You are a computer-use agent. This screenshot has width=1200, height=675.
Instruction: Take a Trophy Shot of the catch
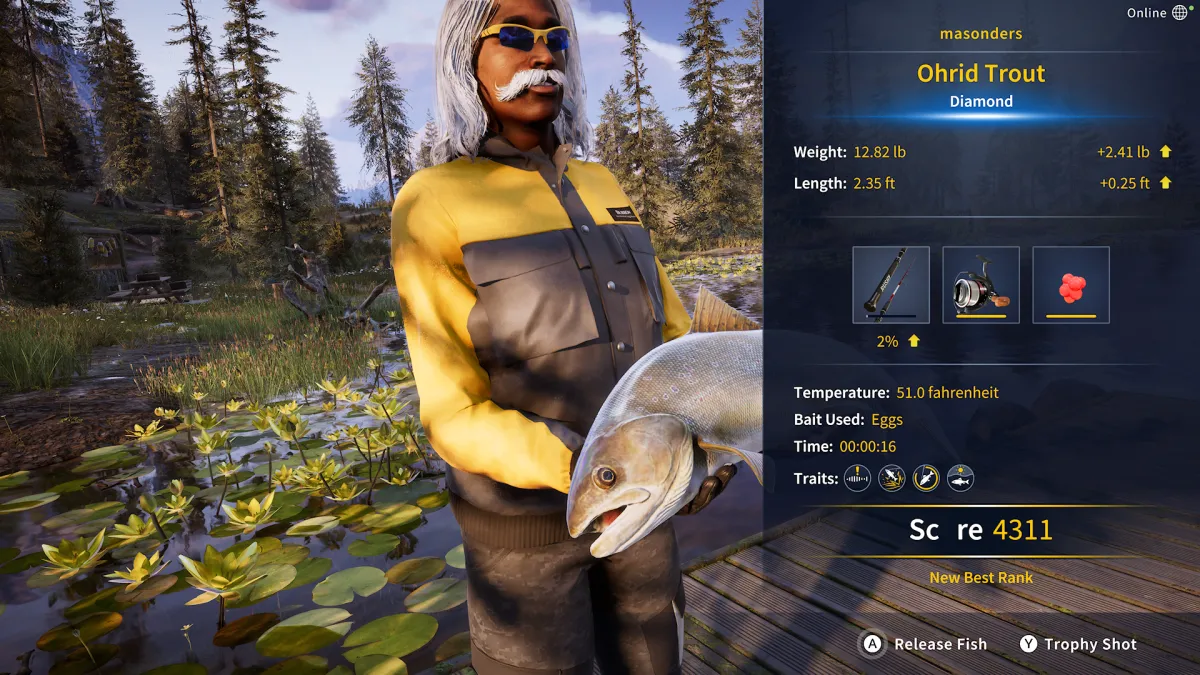[x=1077, y=644]
